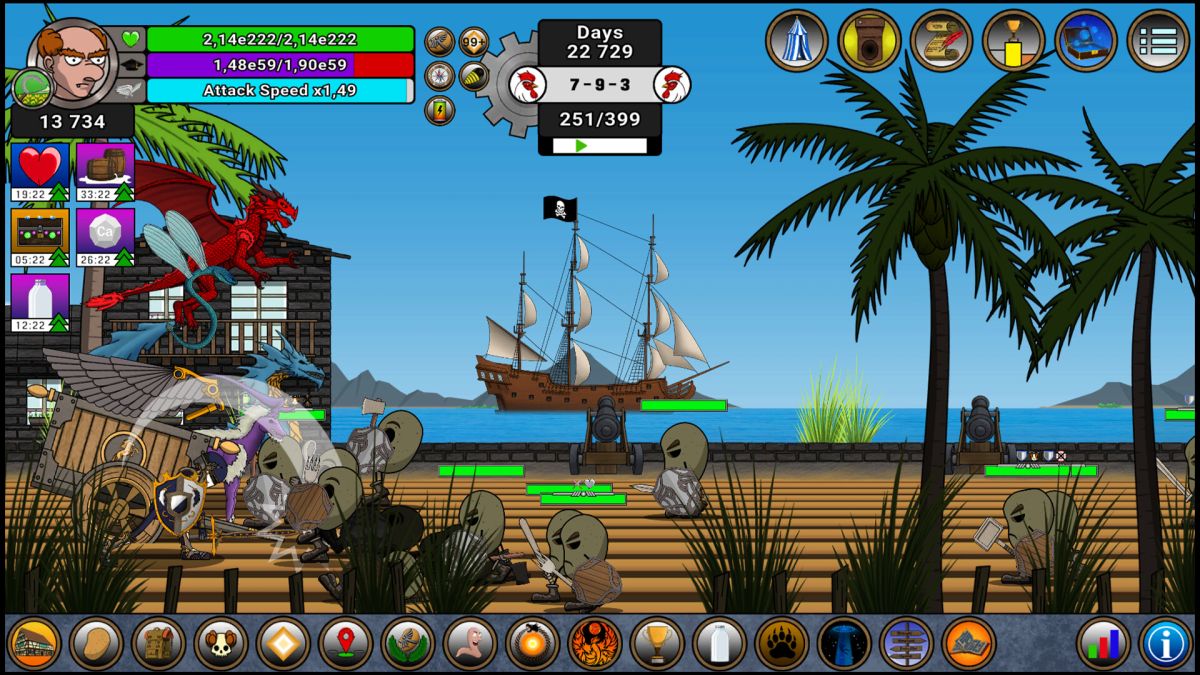
Task: Open the quest scroll with quill
Action: (941, 40)
